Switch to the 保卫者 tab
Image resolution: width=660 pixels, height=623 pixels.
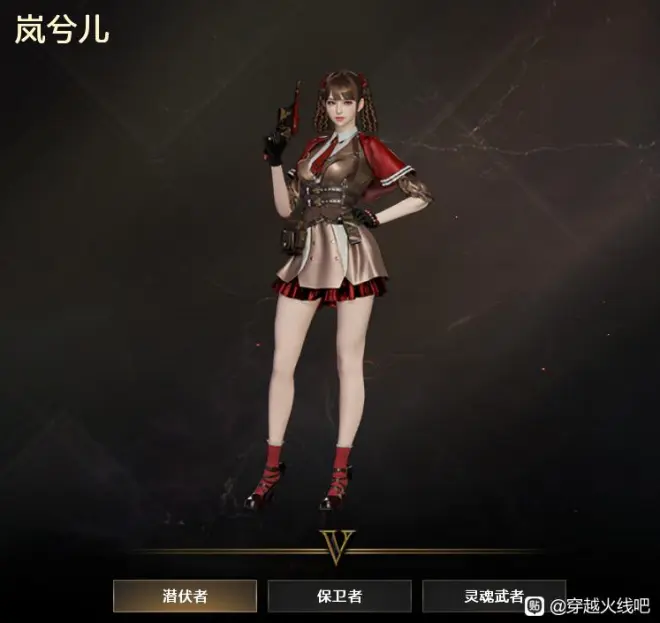[x=339, y=596]
